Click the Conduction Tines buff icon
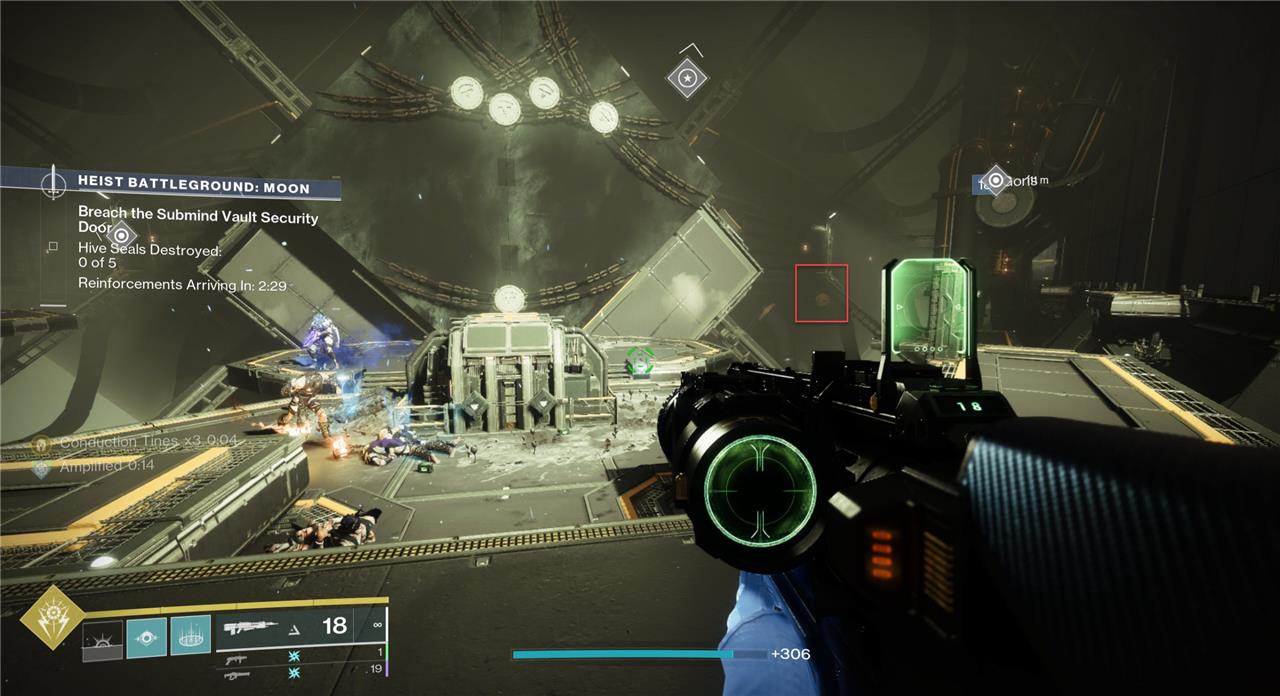1280x696 pixels. (x=41, y=442)
